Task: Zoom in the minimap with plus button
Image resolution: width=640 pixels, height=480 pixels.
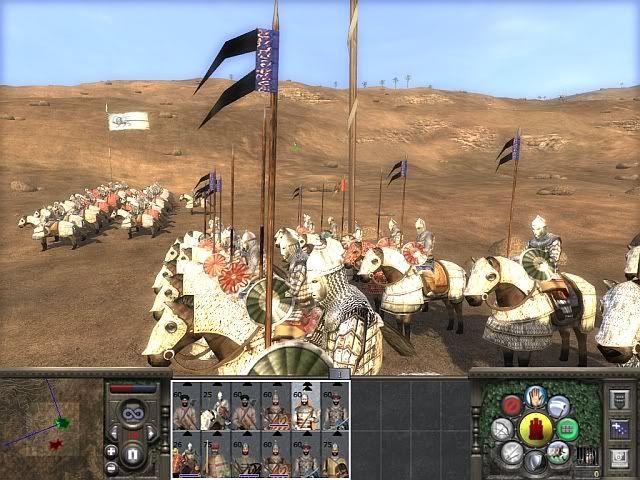Action: pyautogui.click(x=111, y=451)
